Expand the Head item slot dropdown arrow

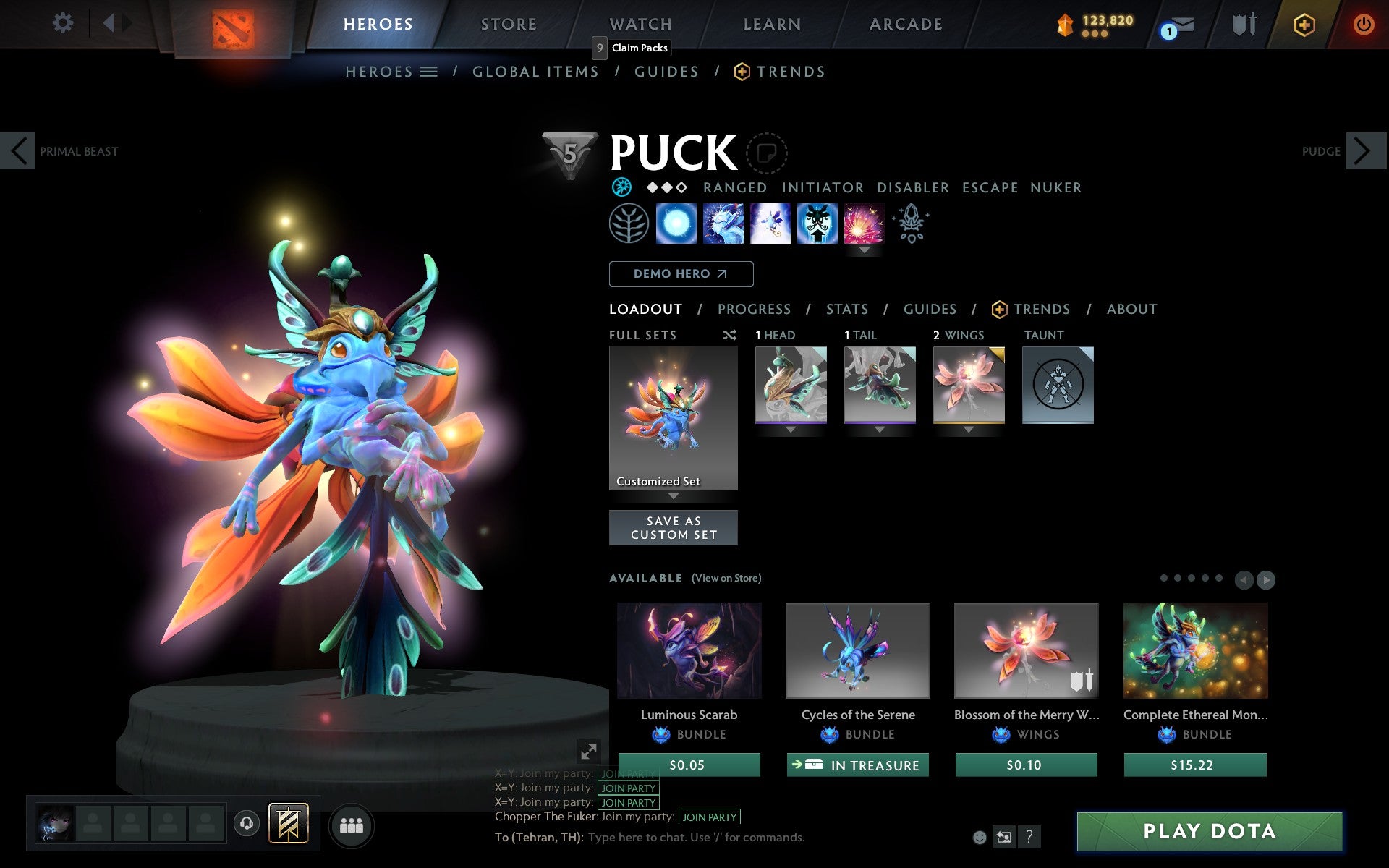click(x=791, y=429)
